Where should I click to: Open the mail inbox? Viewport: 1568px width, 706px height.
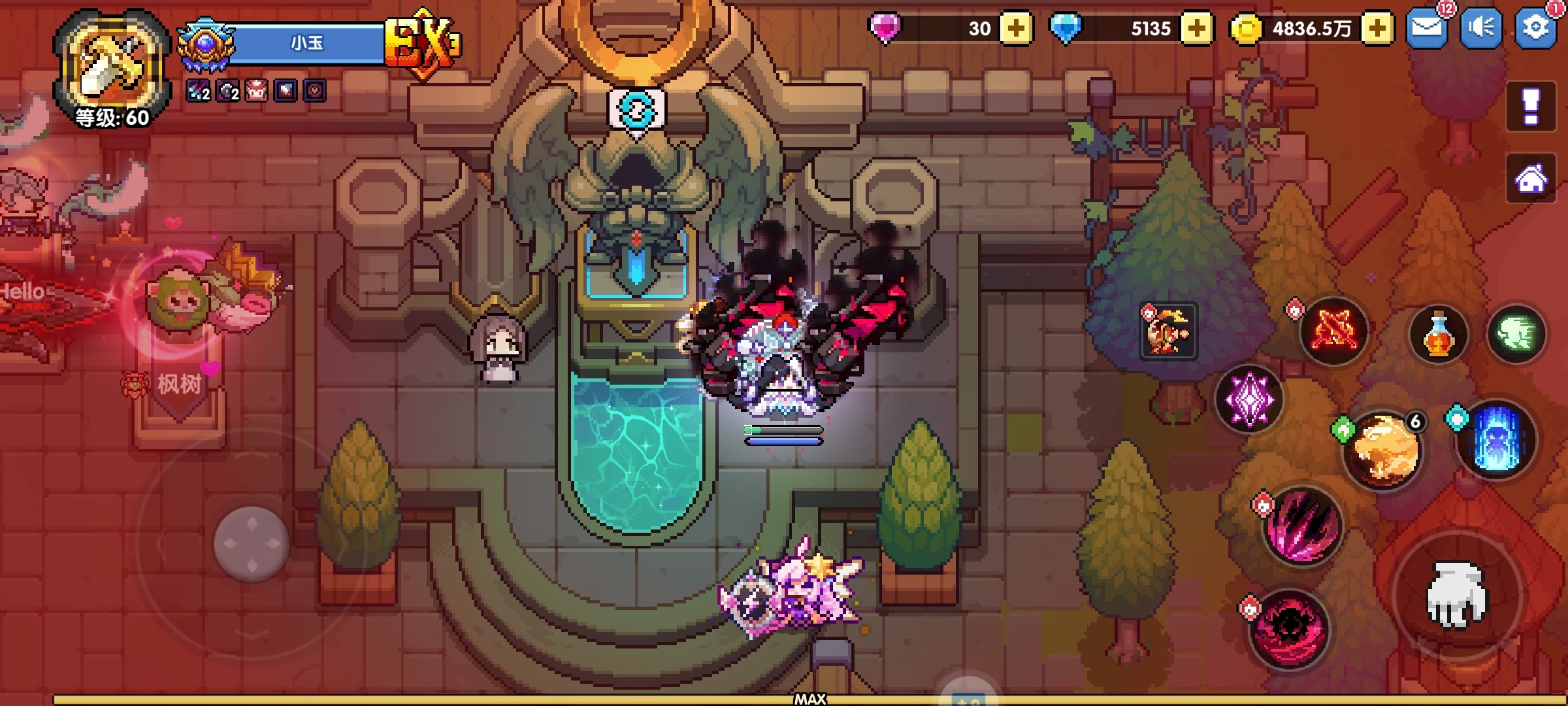pos(1426,28)
